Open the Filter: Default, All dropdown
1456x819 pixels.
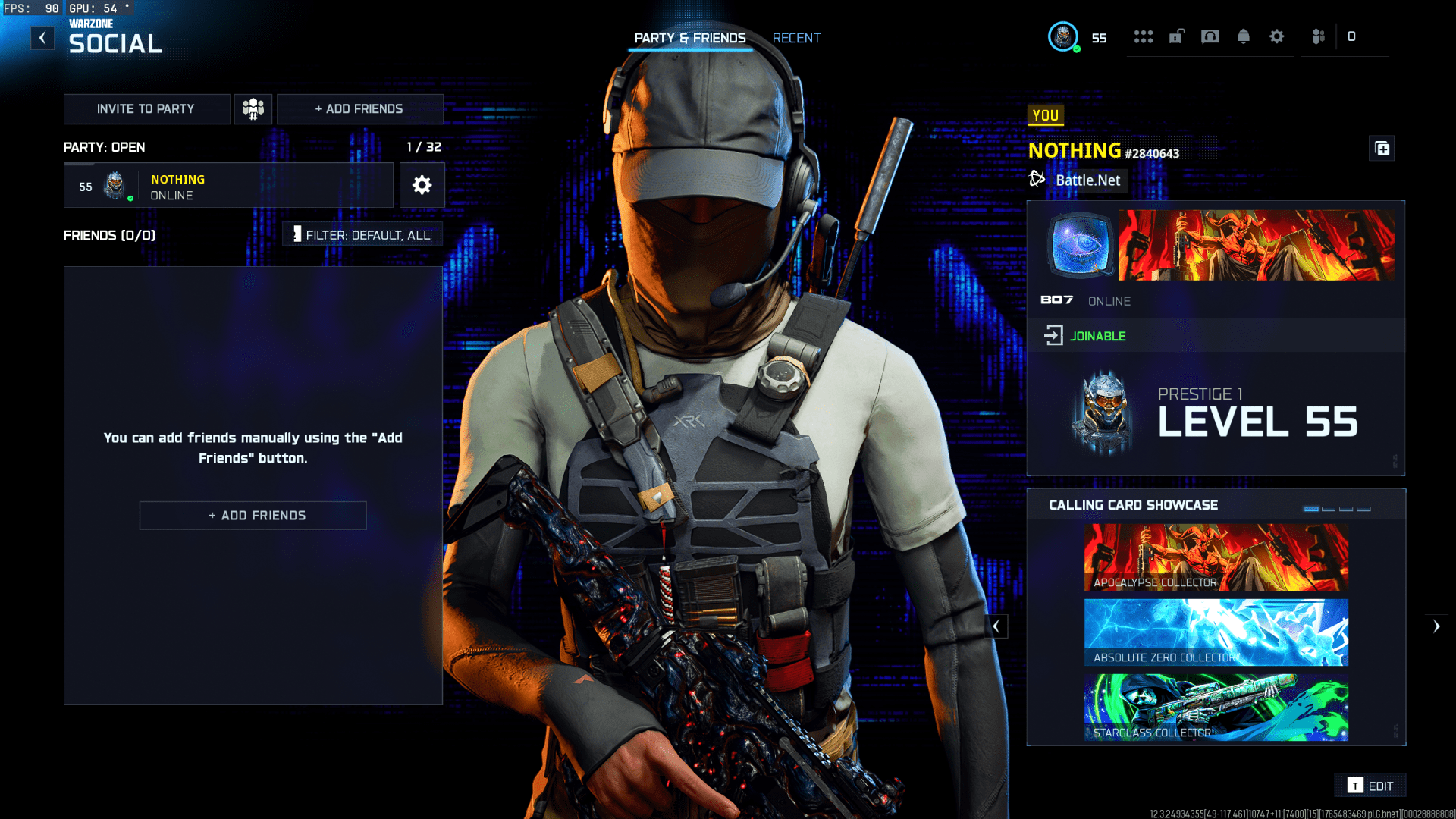[362, 234]
